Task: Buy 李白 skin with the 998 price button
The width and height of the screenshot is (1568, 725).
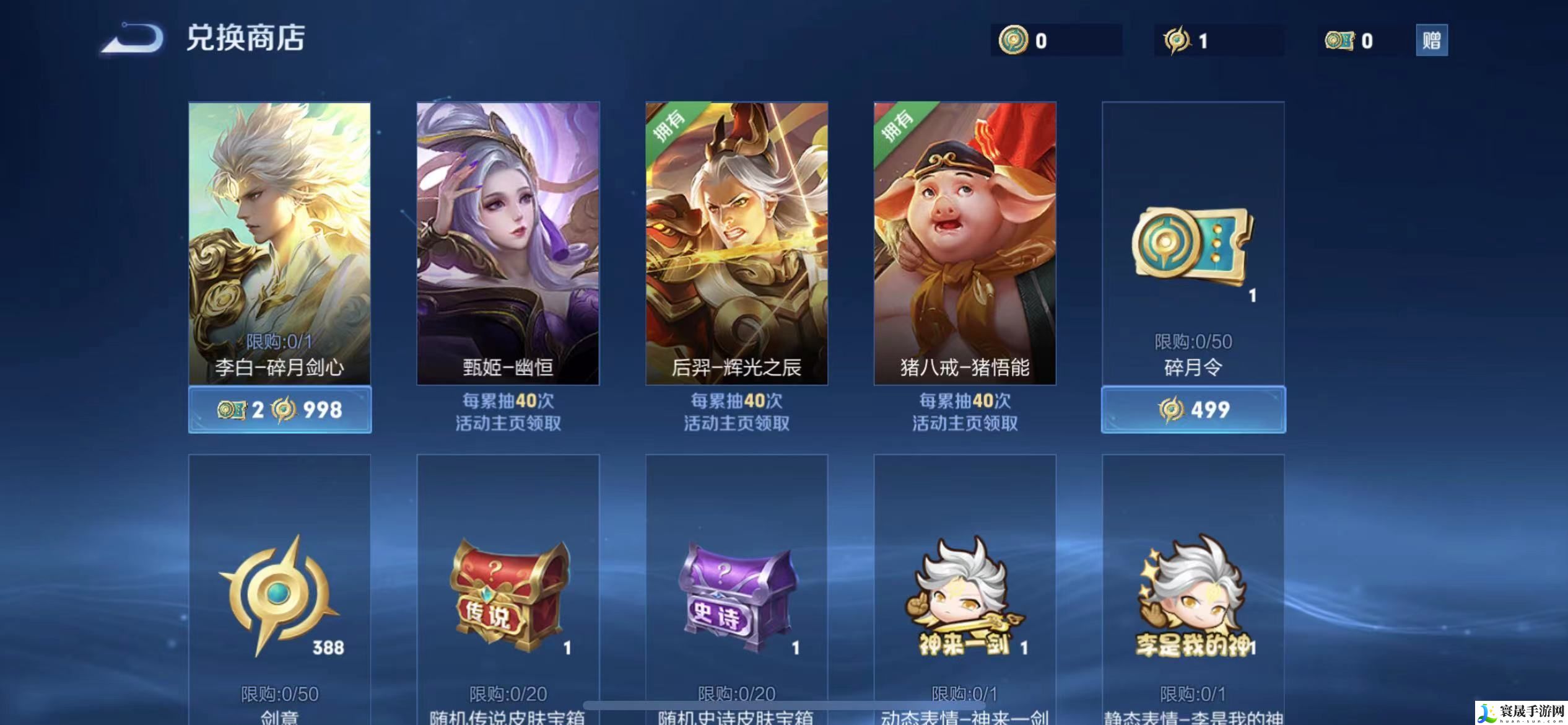Action: point(280,410)
